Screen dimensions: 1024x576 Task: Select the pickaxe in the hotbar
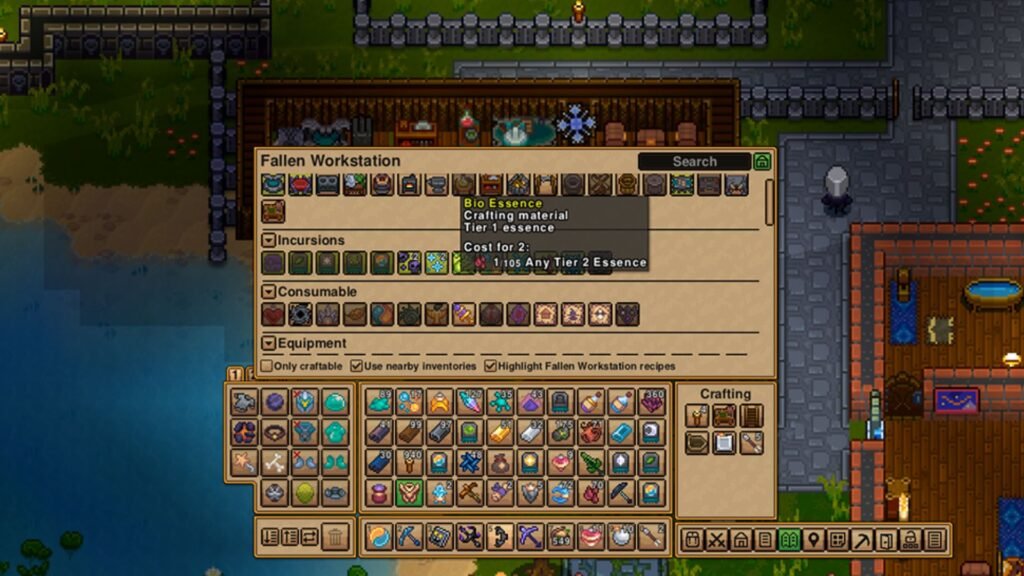pos(409,537)
